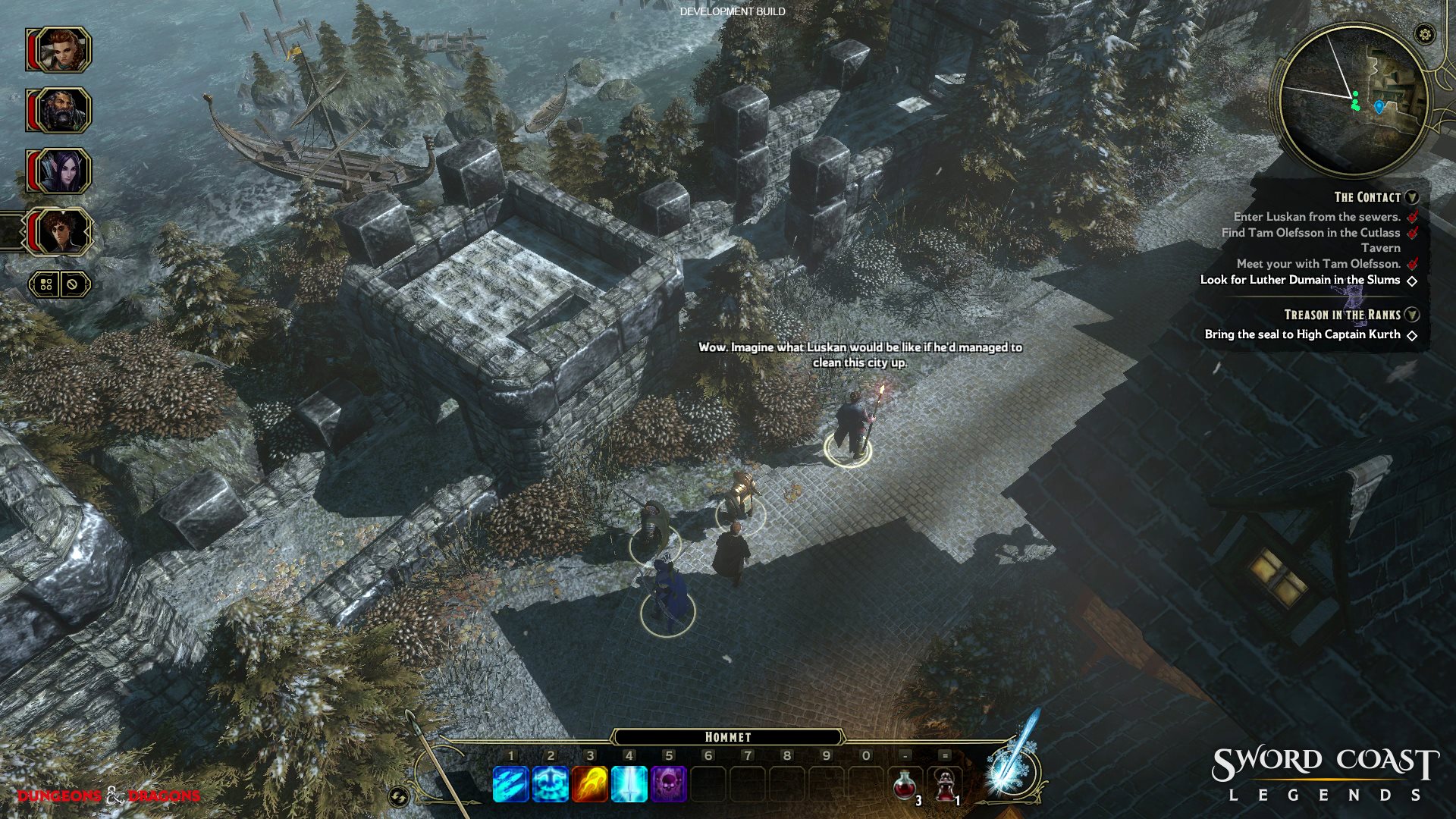Click the swap arrows button beside the hotbar

click(x=398, y=796)
